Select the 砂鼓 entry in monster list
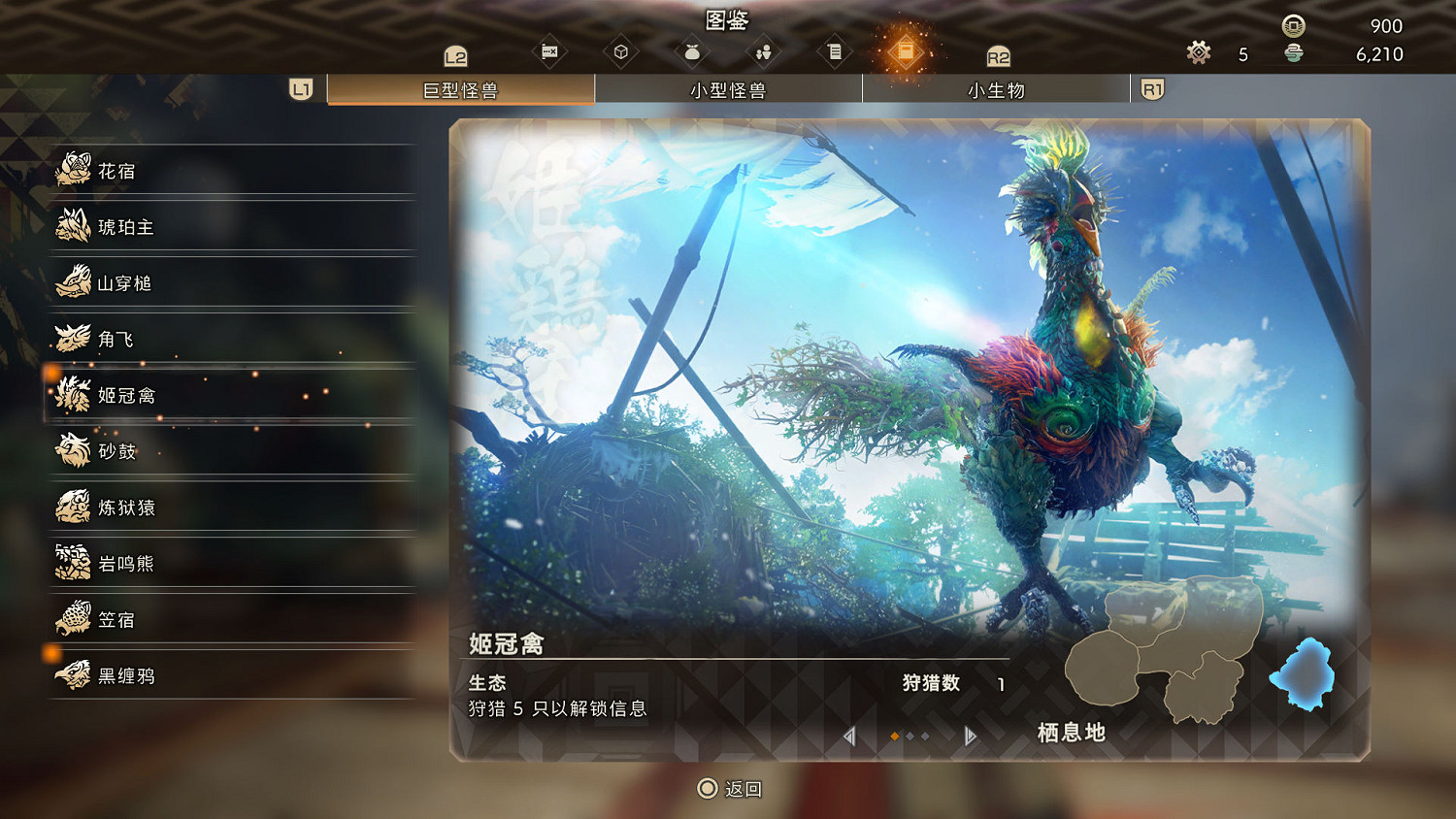Viewport: 1456px width, 819px height. pyautogui.click(x=116, y=450)
